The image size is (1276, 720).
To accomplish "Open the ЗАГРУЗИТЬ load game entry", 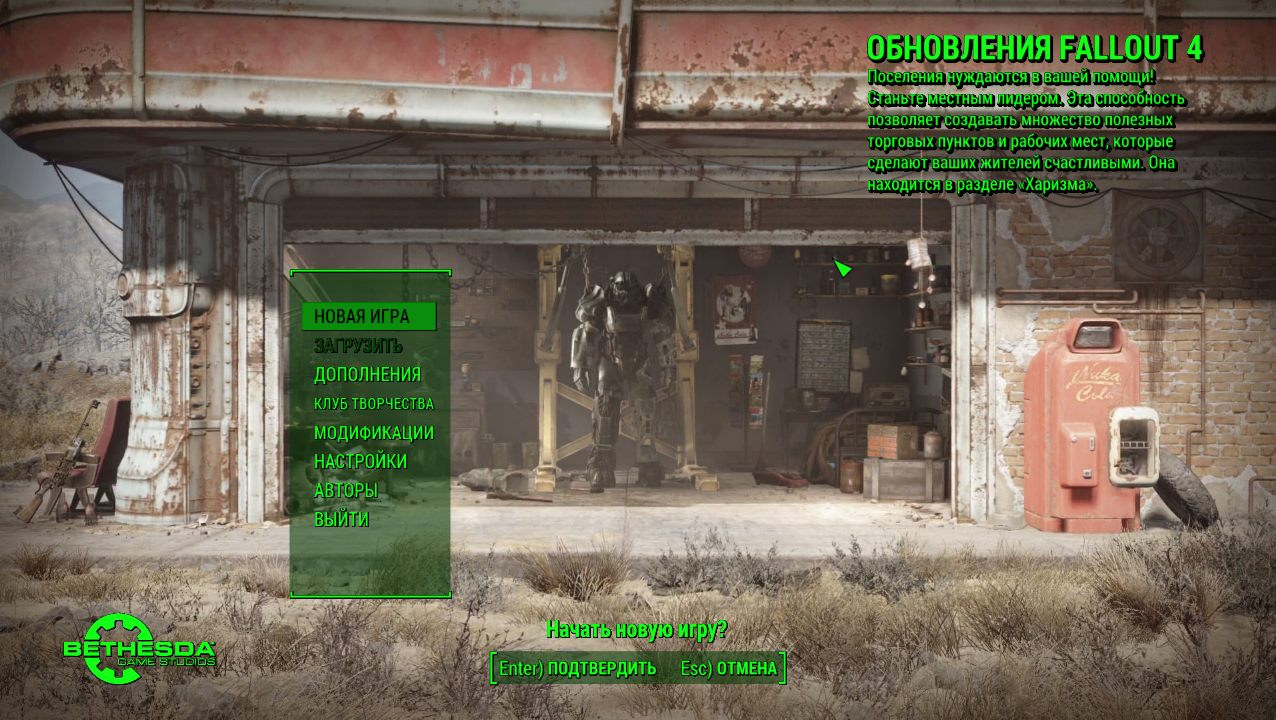I will [x=358, y=346].
